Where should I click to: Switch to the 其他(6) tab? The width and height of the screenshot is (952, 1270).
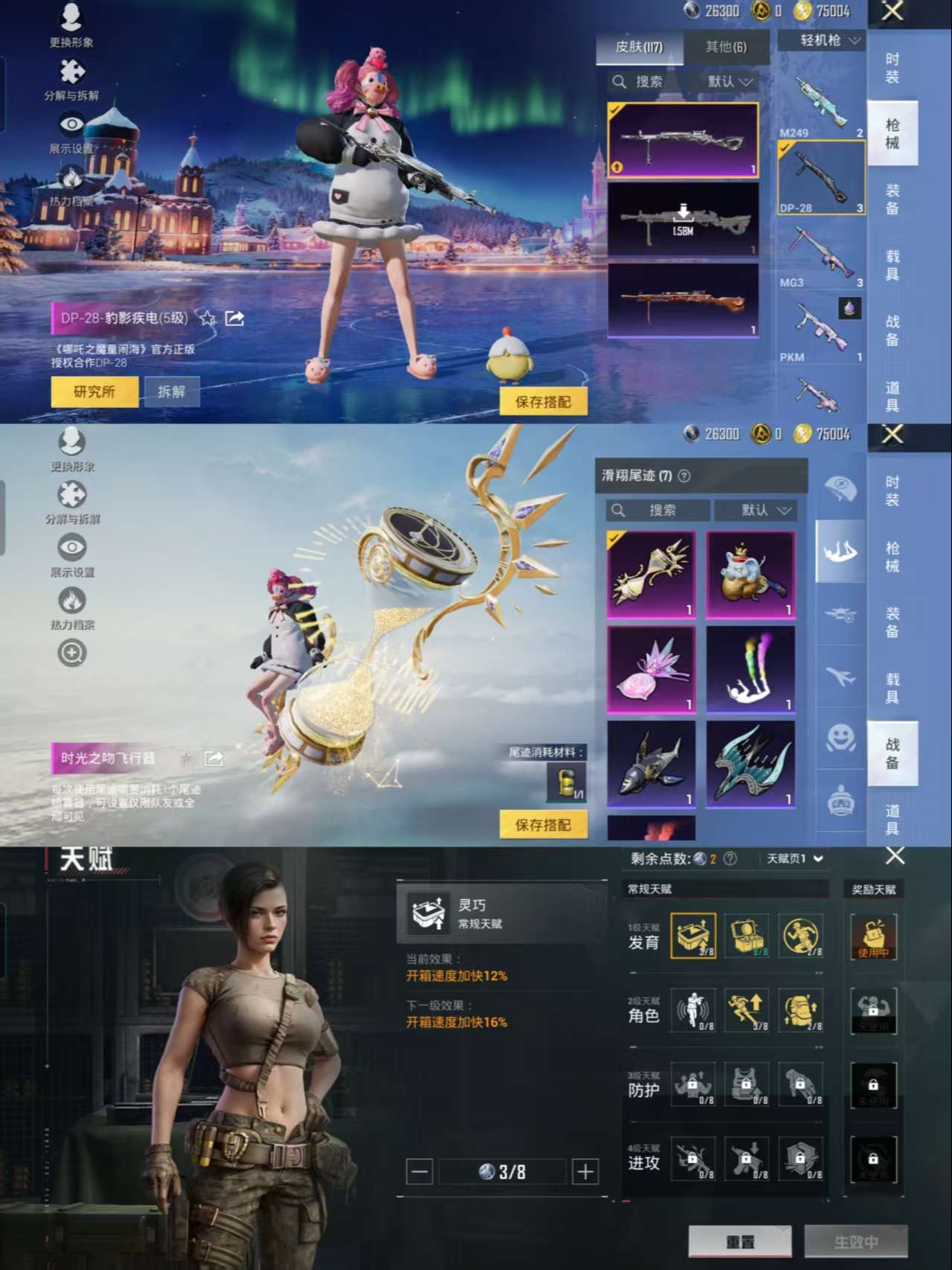(x=726, y=47)
